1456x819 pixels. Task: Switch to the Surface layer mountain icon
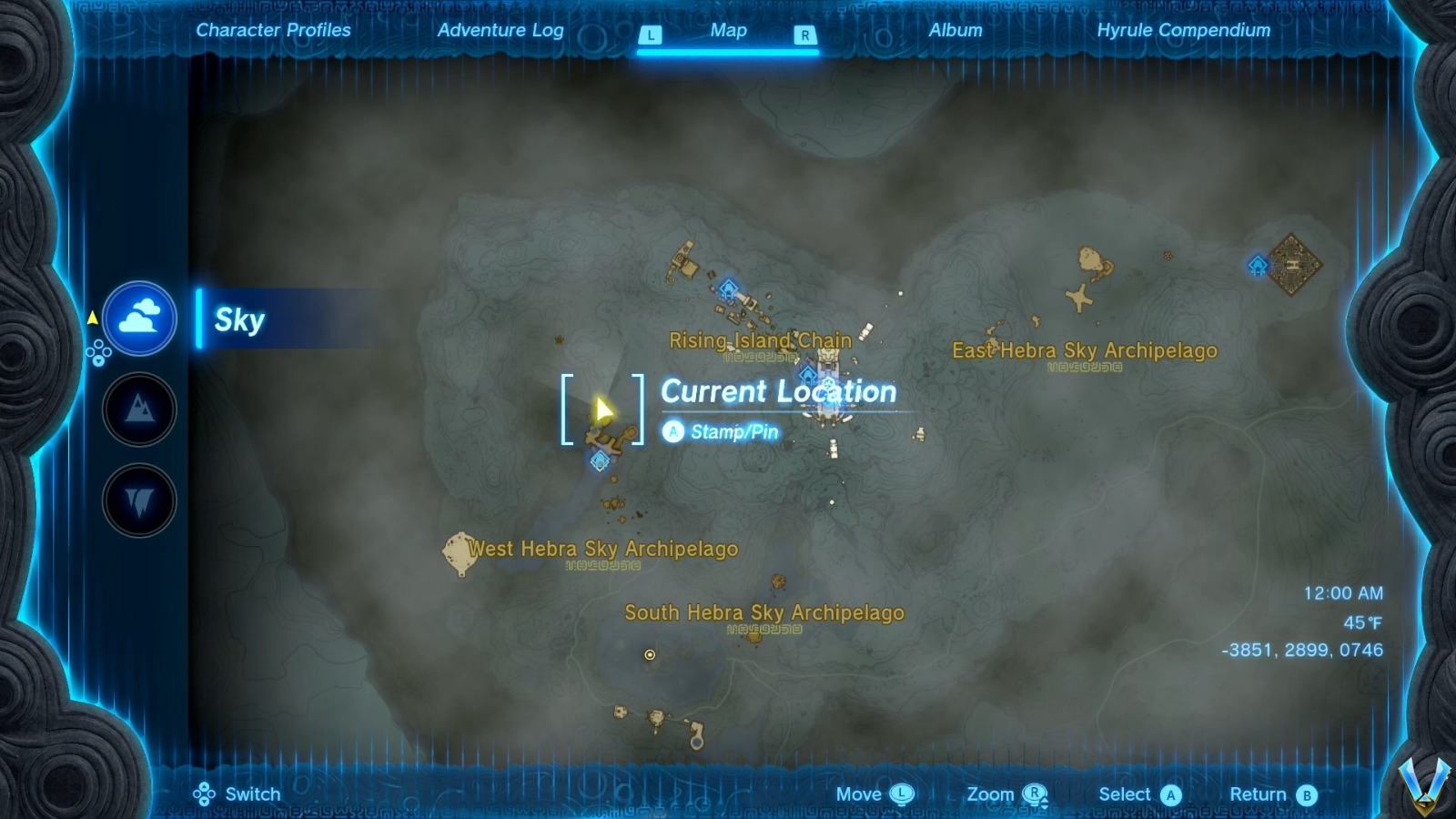pos(138,410)
